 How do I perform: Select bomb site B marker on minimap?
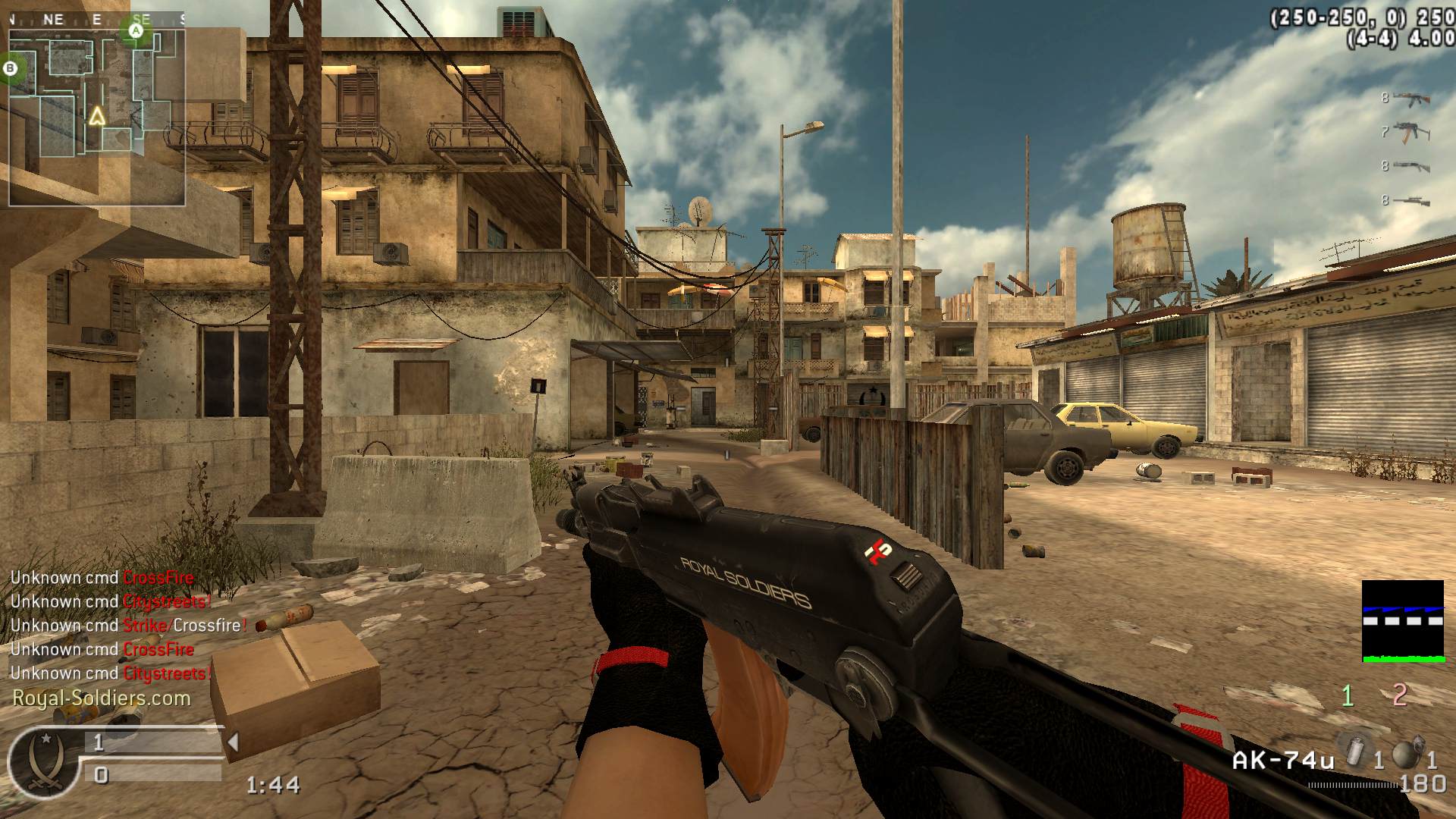tap(11, 69)
